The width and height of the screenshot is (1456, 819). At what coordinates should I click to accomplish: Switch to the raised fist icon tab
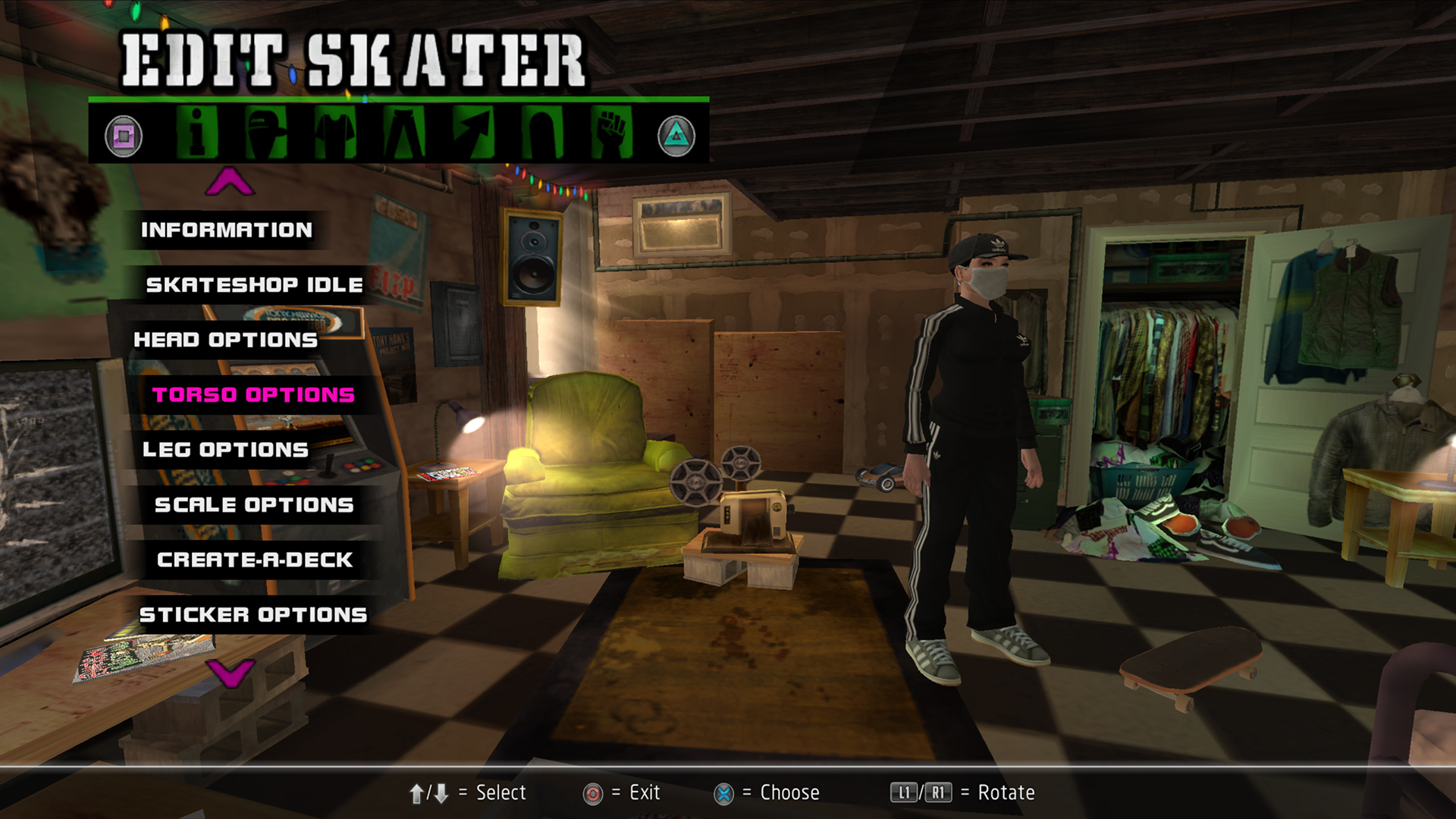tap(611, 133)
